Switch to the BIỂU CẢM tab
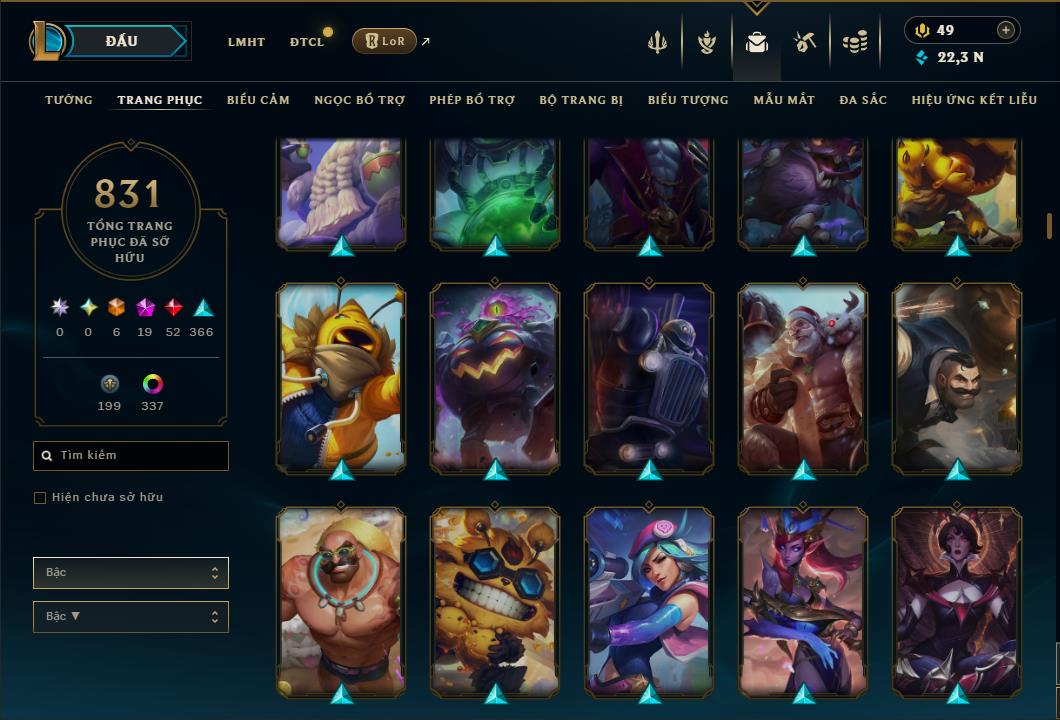1060x720 pixels. pyautogui.click(x=258, y=100)
